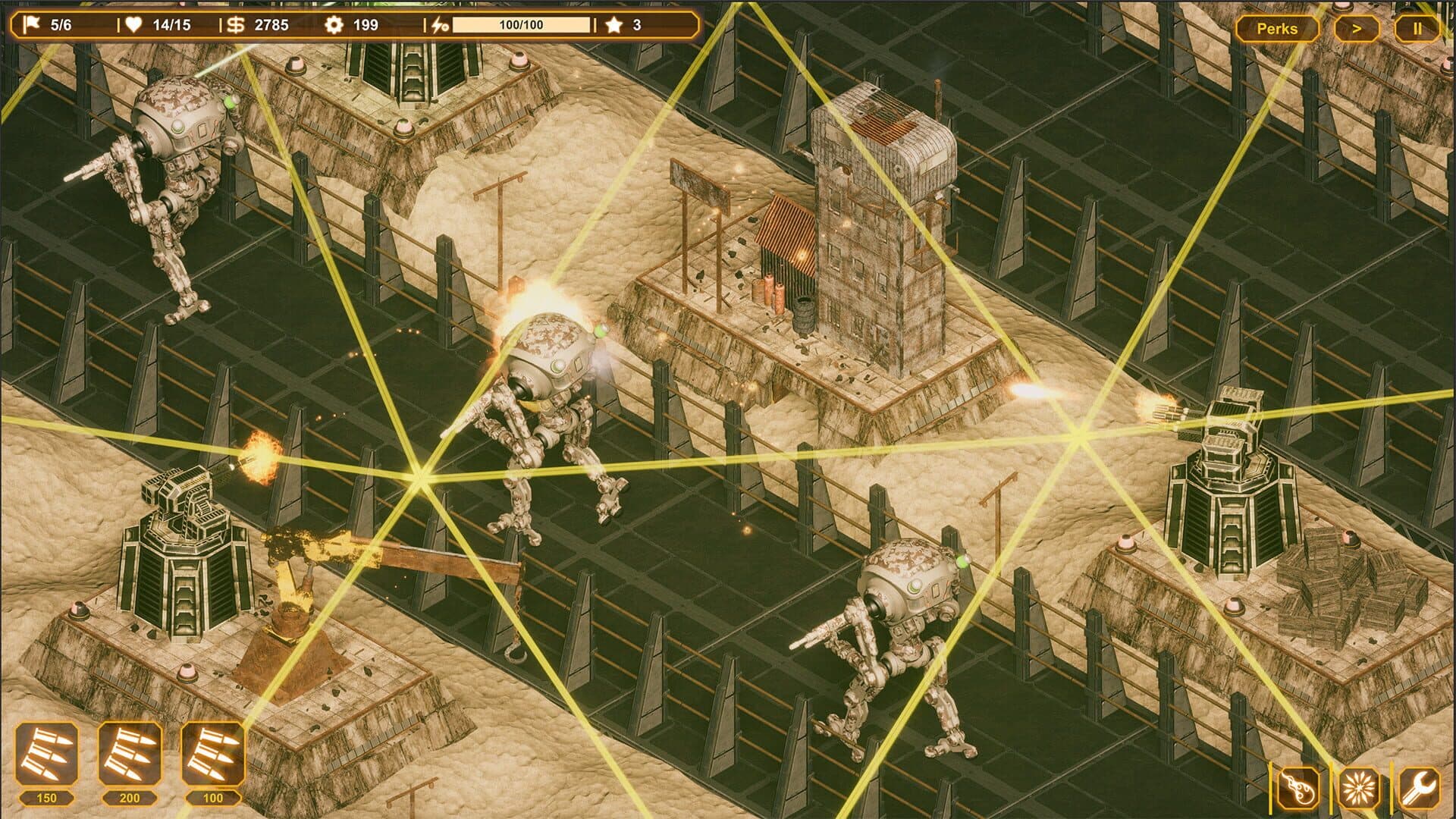Activate the fireball meteor ability
1456x819 pixels.
coord(1297,788)
